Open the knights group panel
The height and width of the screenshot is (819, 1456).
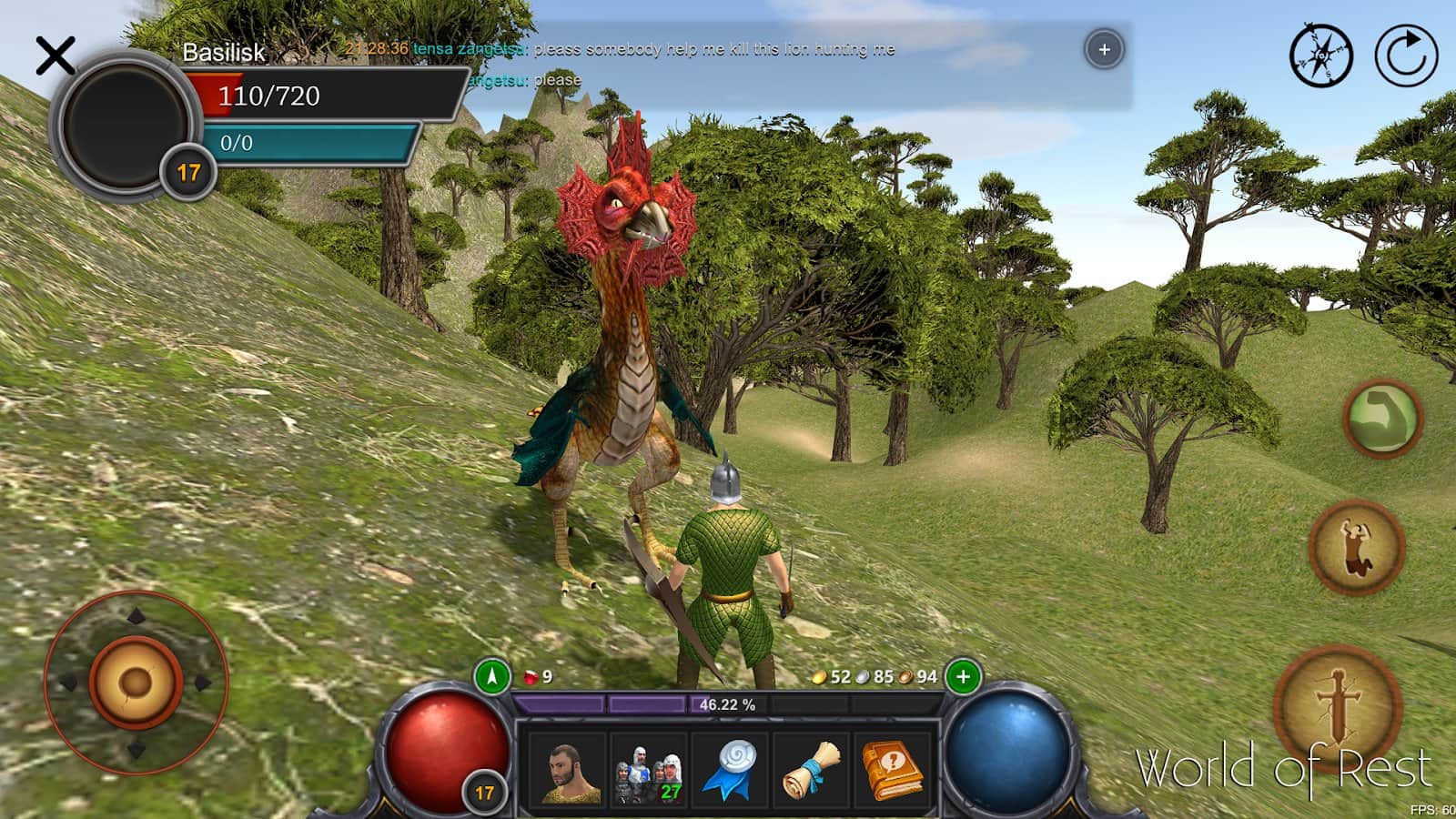click(x=647, y=772)
